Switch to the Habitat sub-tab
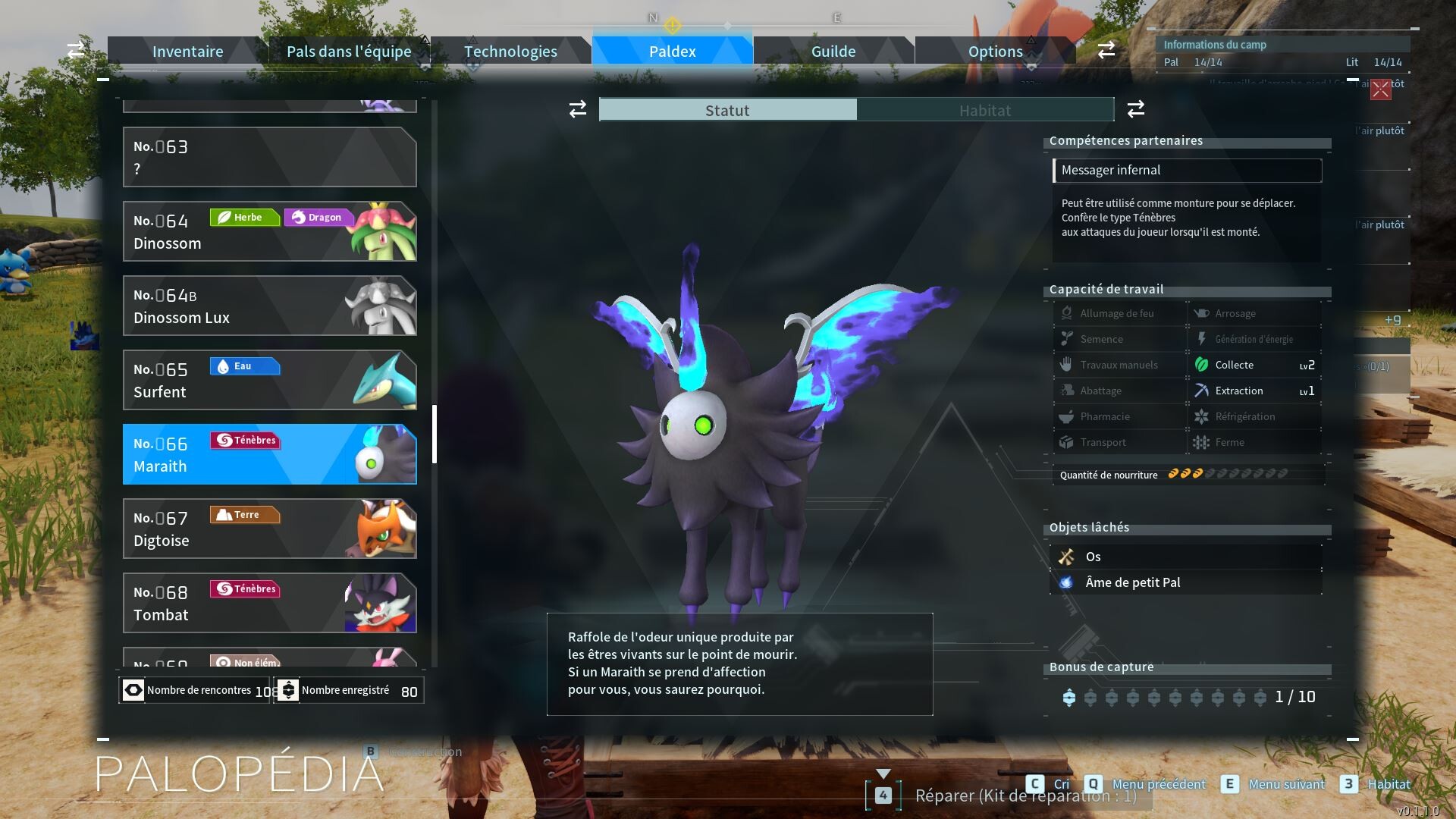Image resolution: width=1456 pixels, height=819 pixels. [984, 110]
